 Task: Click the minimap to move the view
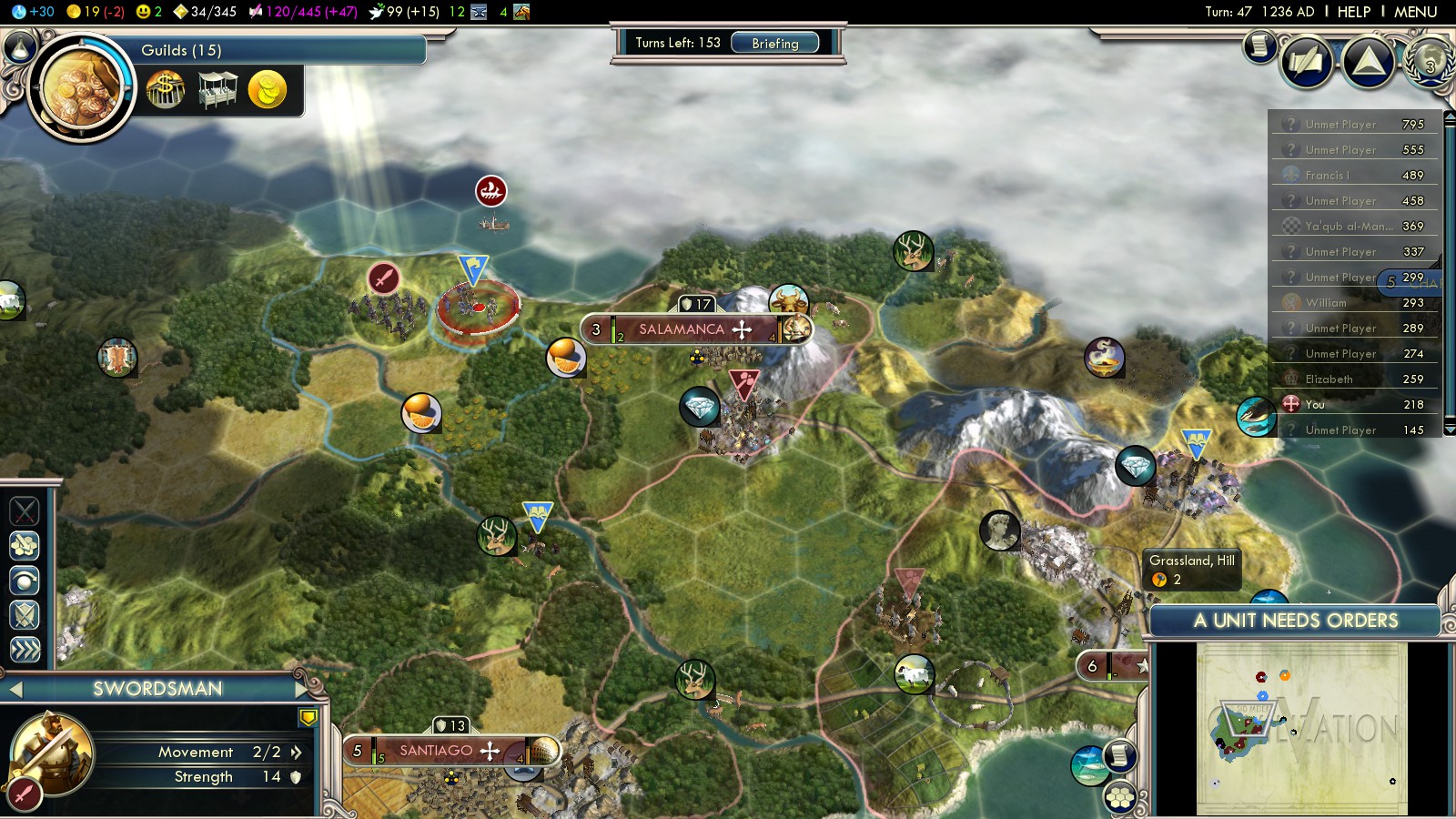coord(1301,728)
